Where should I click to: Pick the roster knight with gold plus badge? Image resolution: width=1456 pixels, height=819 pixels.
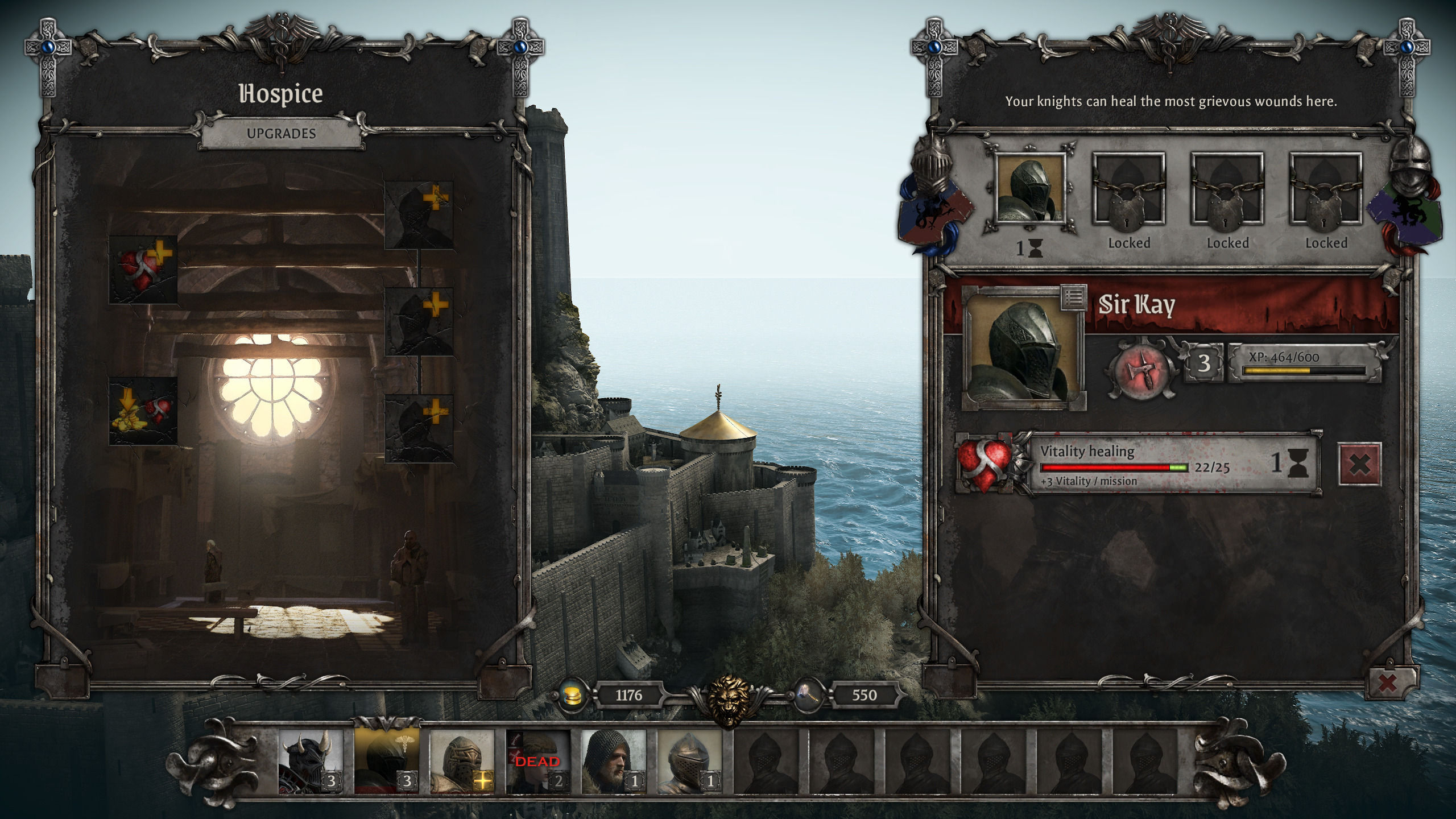pos(462,763)
